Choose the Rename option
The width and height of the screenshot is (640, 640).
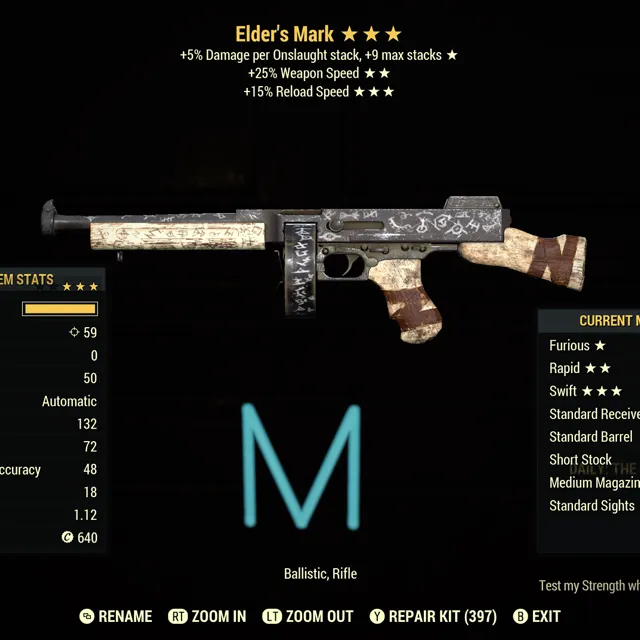coord(116,617)
